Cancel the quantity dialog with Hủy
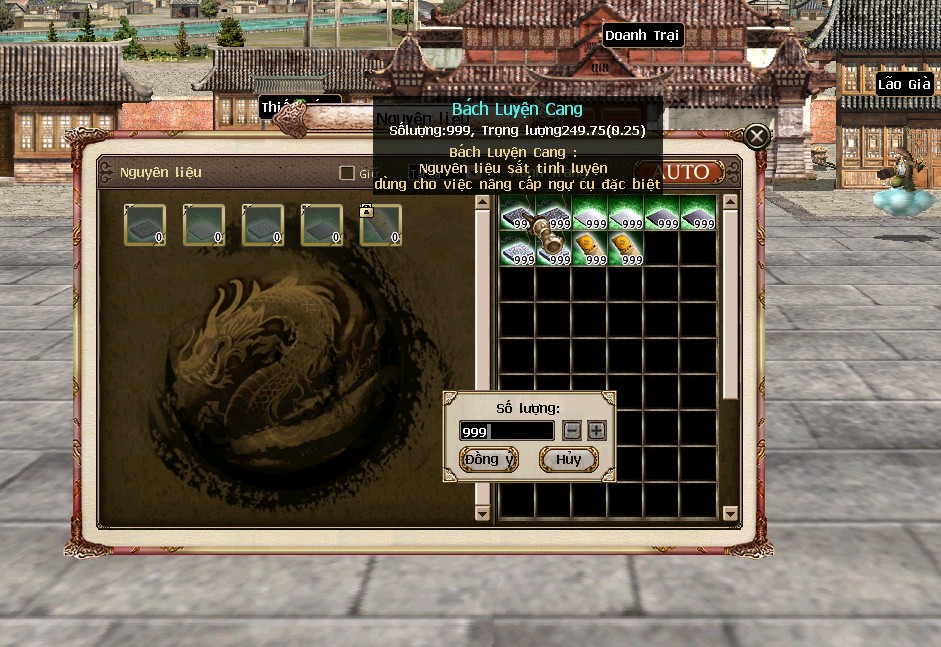 click(x=568, y=459)
